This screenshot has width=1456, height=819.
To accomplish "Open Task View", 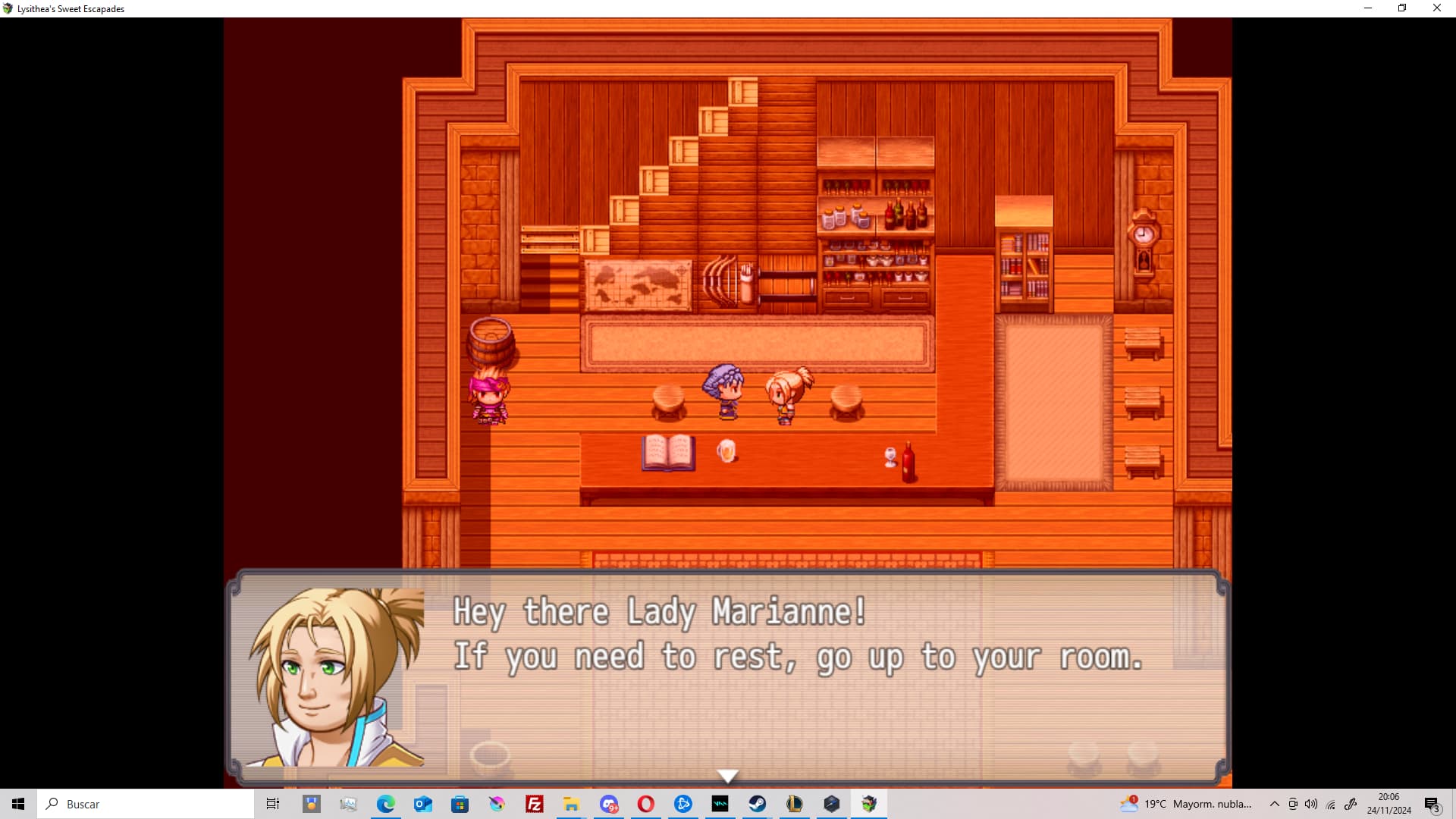I will pyautogui.click(x=272, y=803).
